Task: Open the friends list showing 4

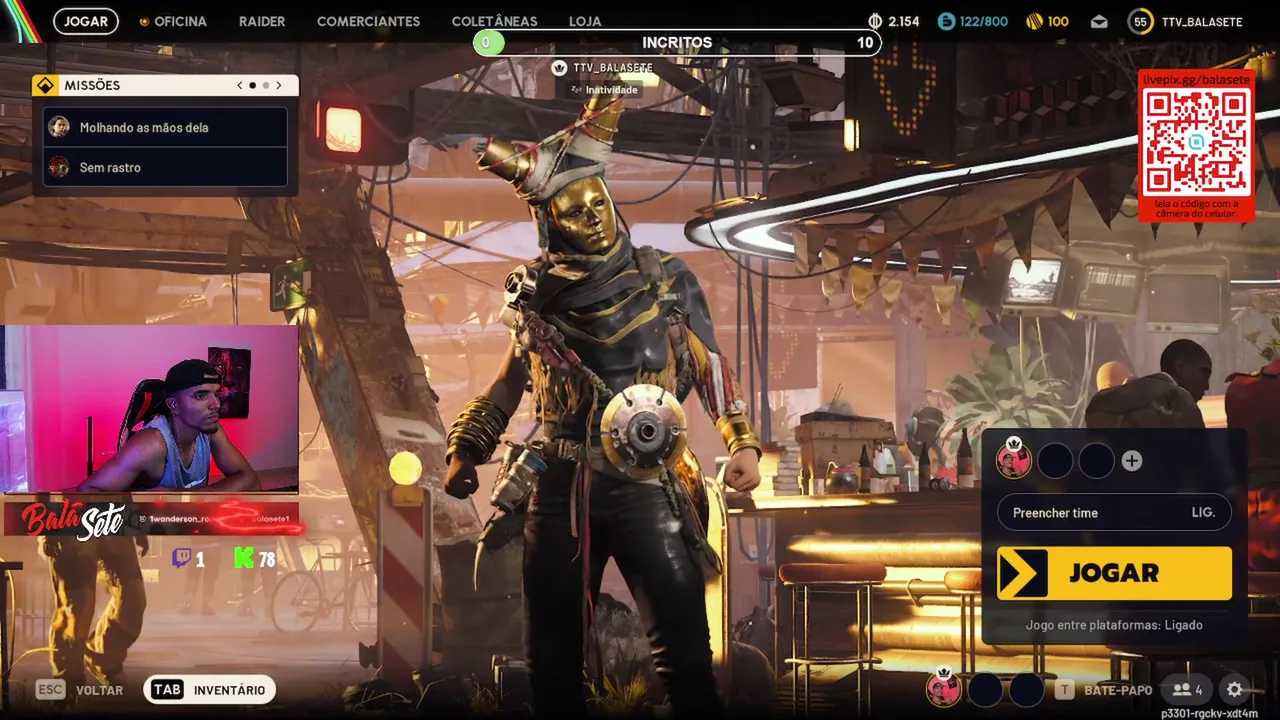Action: tap(1188, 690)
